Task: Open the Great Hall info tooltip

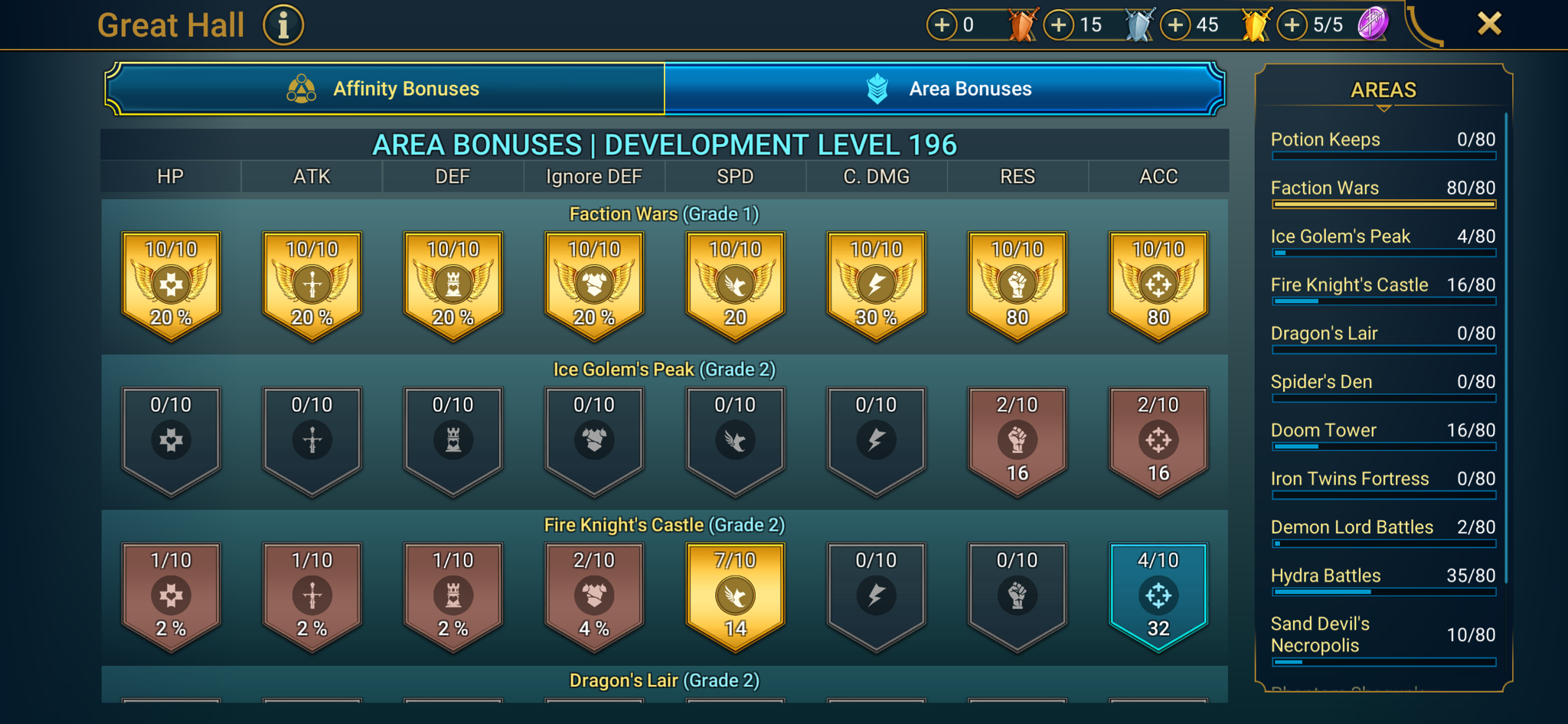Action: click(x=283, y=24)
